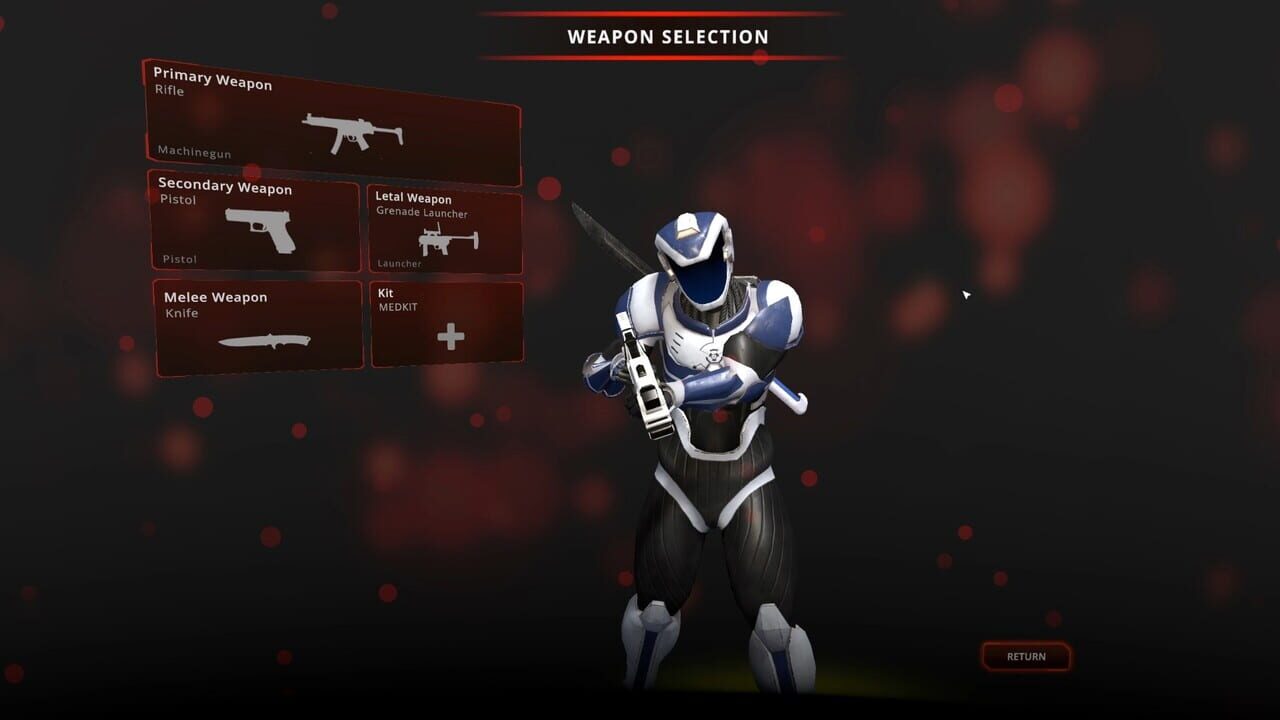The image size is (1280, 720).
Task: Select the grenade launcher icon
Action: 448,239
